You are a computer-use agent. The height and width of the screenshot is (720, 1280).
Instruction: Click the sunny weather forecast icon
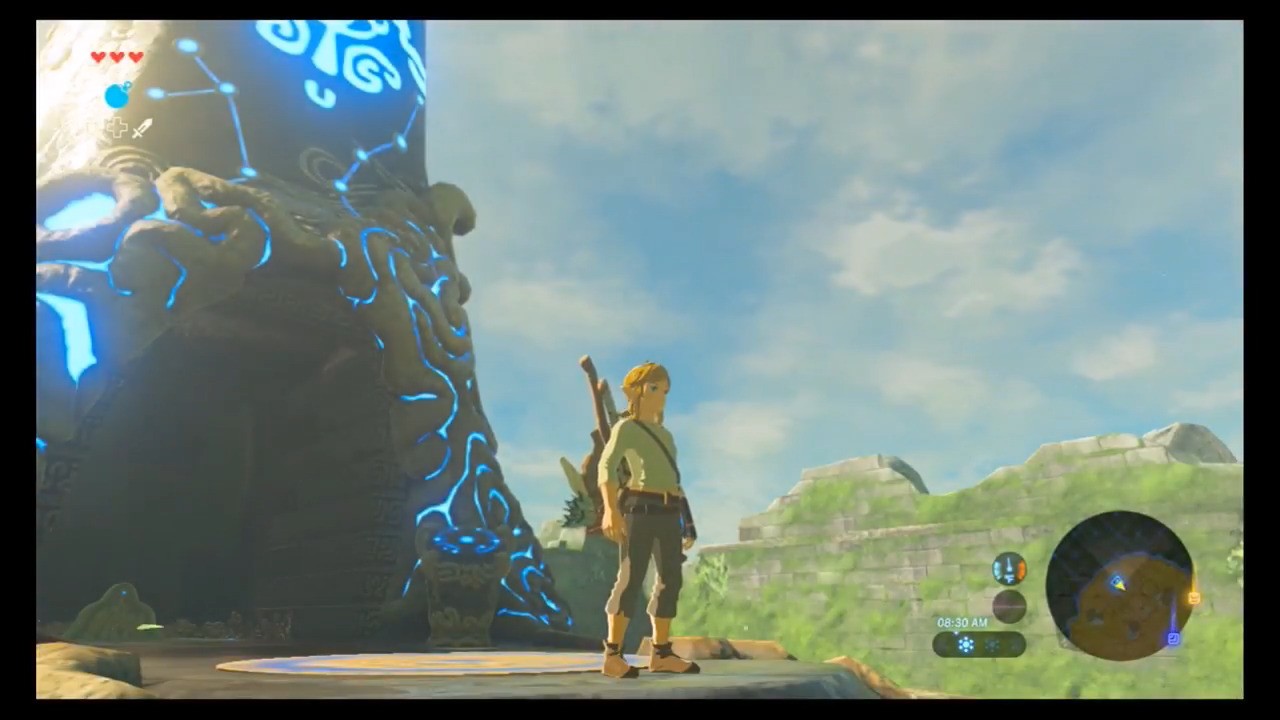[966, 645]
